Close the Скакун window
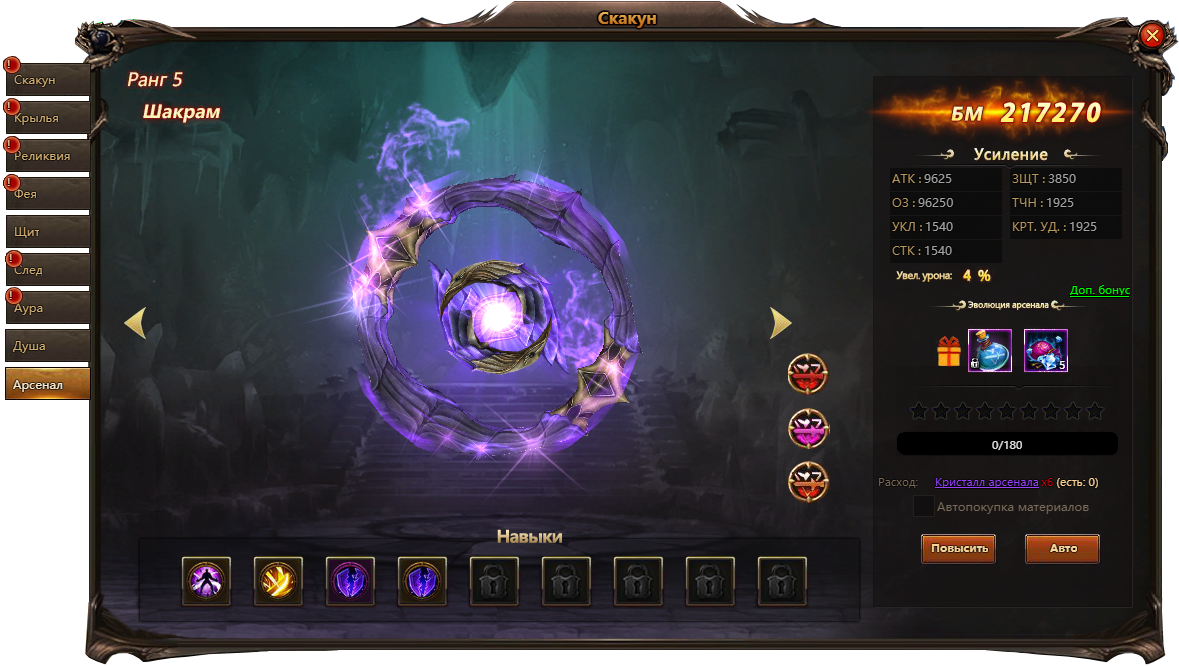 pyautogui.click(x=1152, y=37)
